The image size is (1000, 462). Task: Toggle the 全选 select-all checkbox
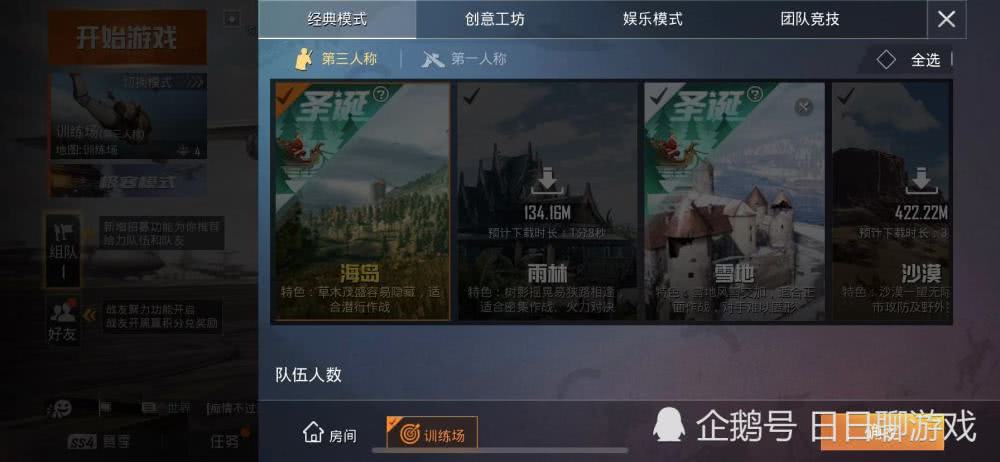[886, 60]
